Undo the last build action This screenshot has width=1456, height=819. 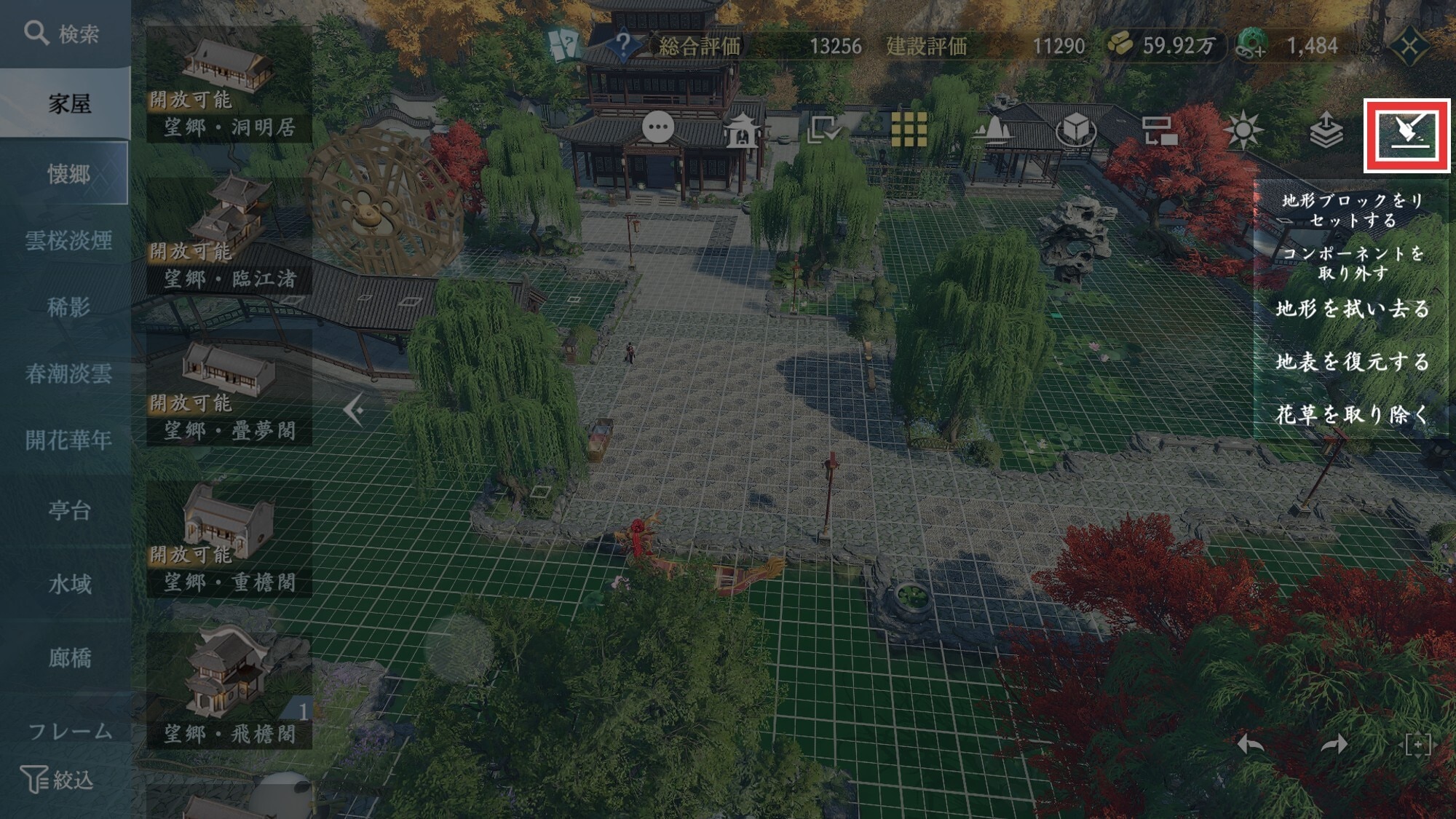click(x=1251, y=744)
